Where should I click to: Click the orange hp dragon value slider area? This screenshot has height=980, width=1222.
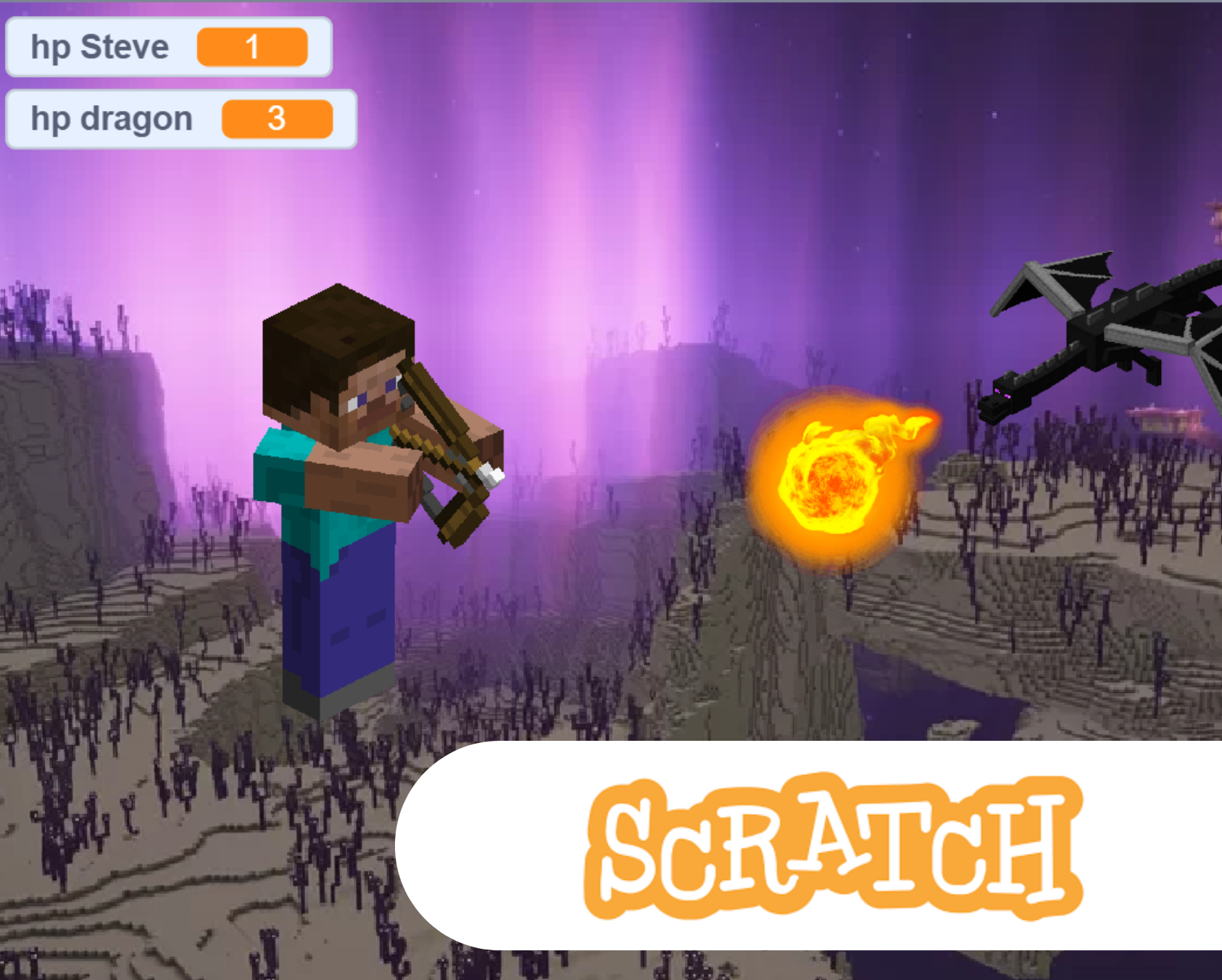point(275,118)
